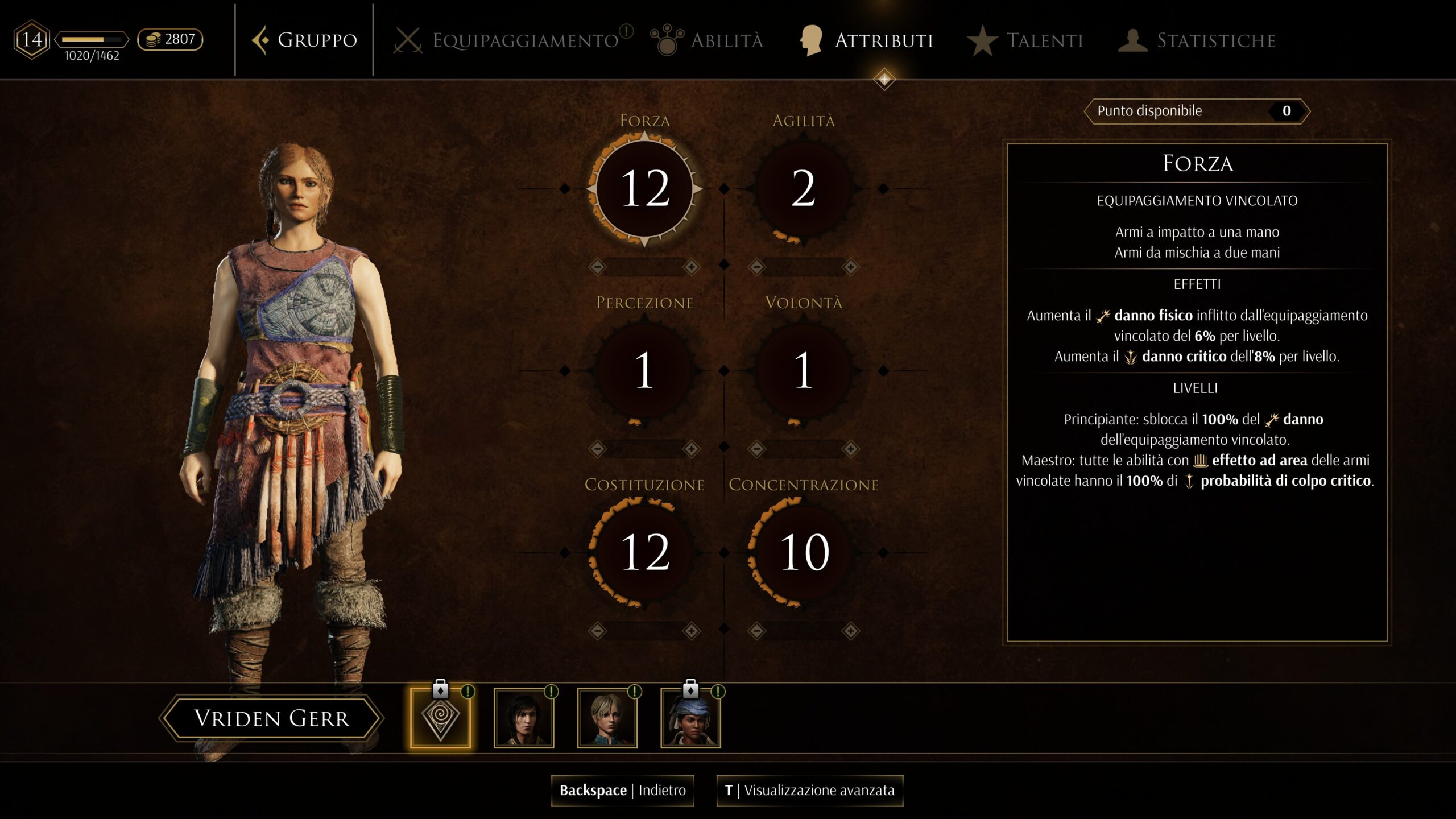
Task: Increase Forza with its plus button
Action: 692,267
